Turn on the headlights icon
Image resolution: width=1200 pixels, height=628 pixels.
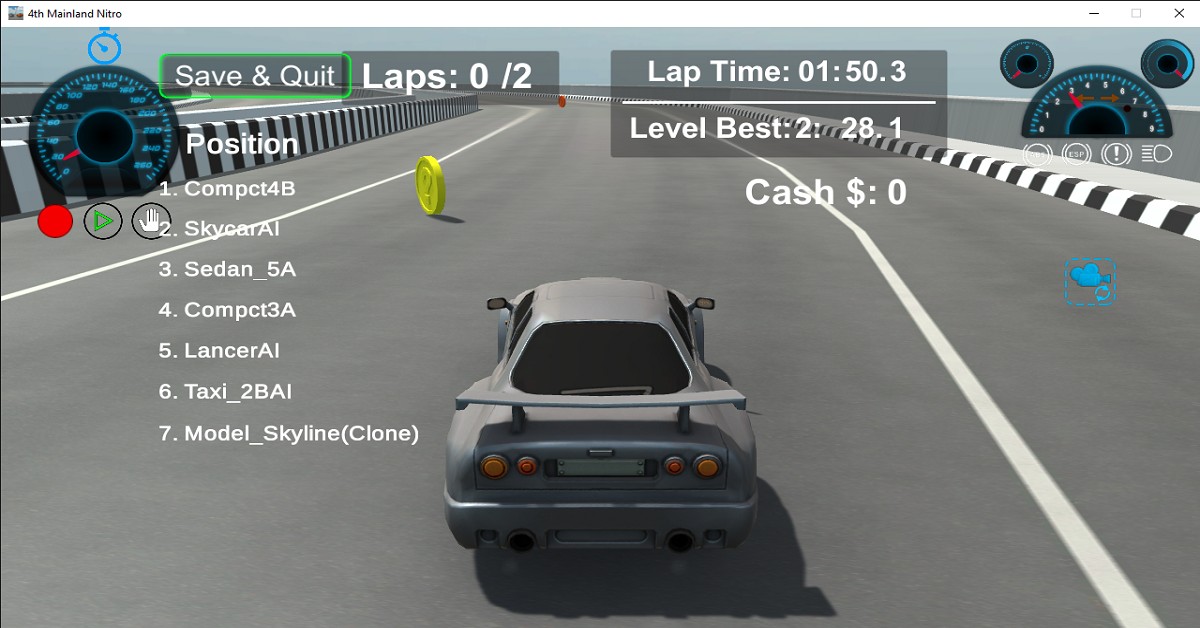[1156, 154]
